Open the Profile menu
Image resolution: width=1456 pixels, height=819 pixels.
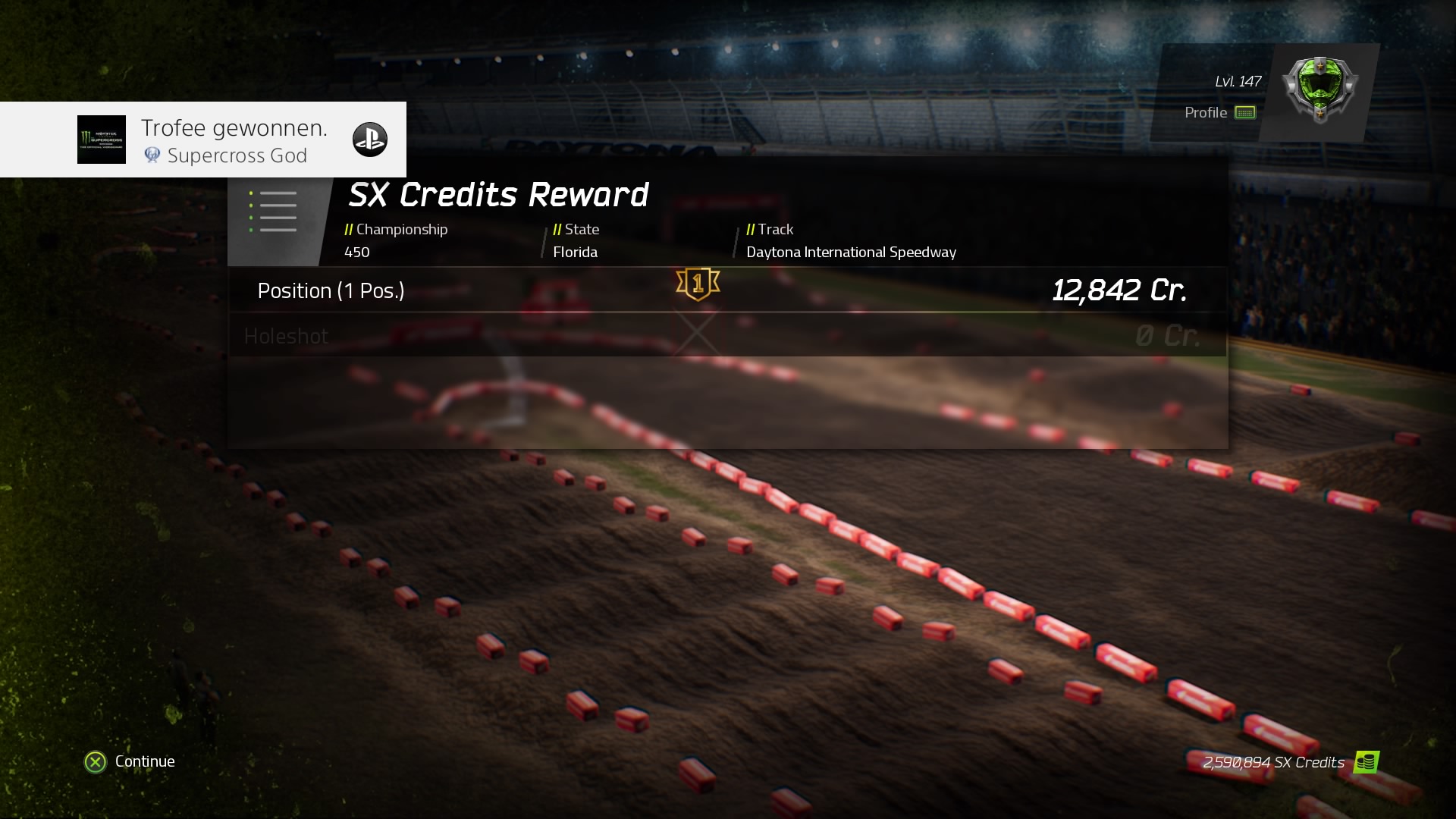click(x=1207, y=112)
